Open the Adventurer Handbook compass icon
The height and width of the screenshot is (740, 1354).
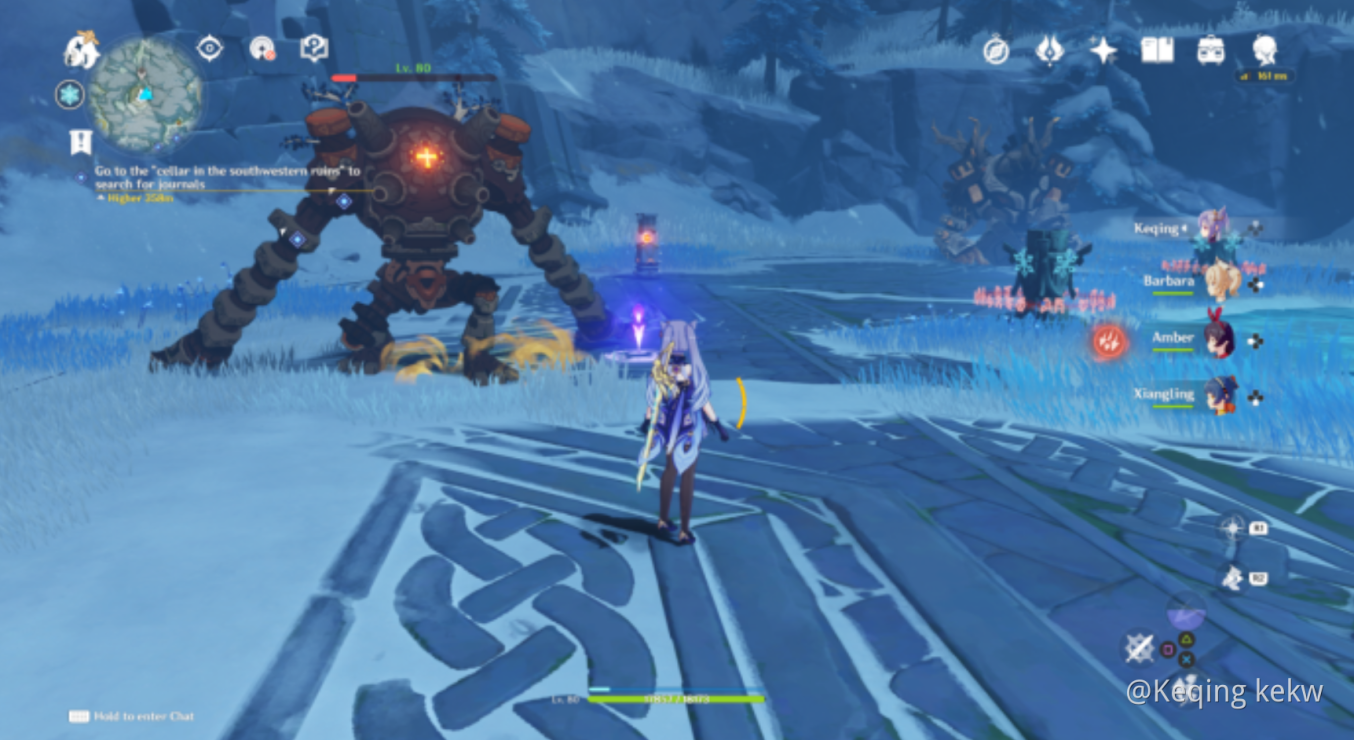995,50
